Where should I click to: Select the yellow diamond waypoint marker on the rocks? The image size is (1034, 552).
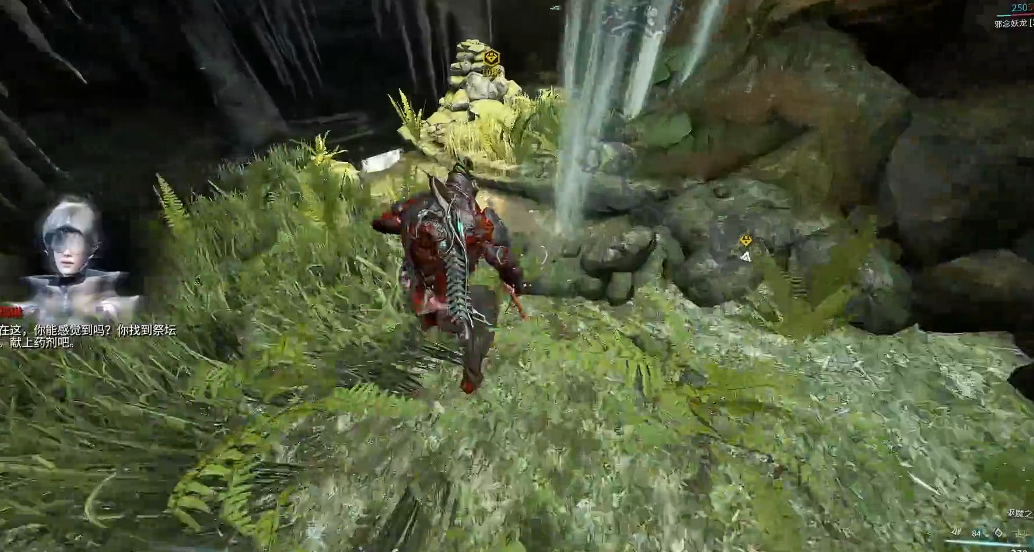point(745,241)
